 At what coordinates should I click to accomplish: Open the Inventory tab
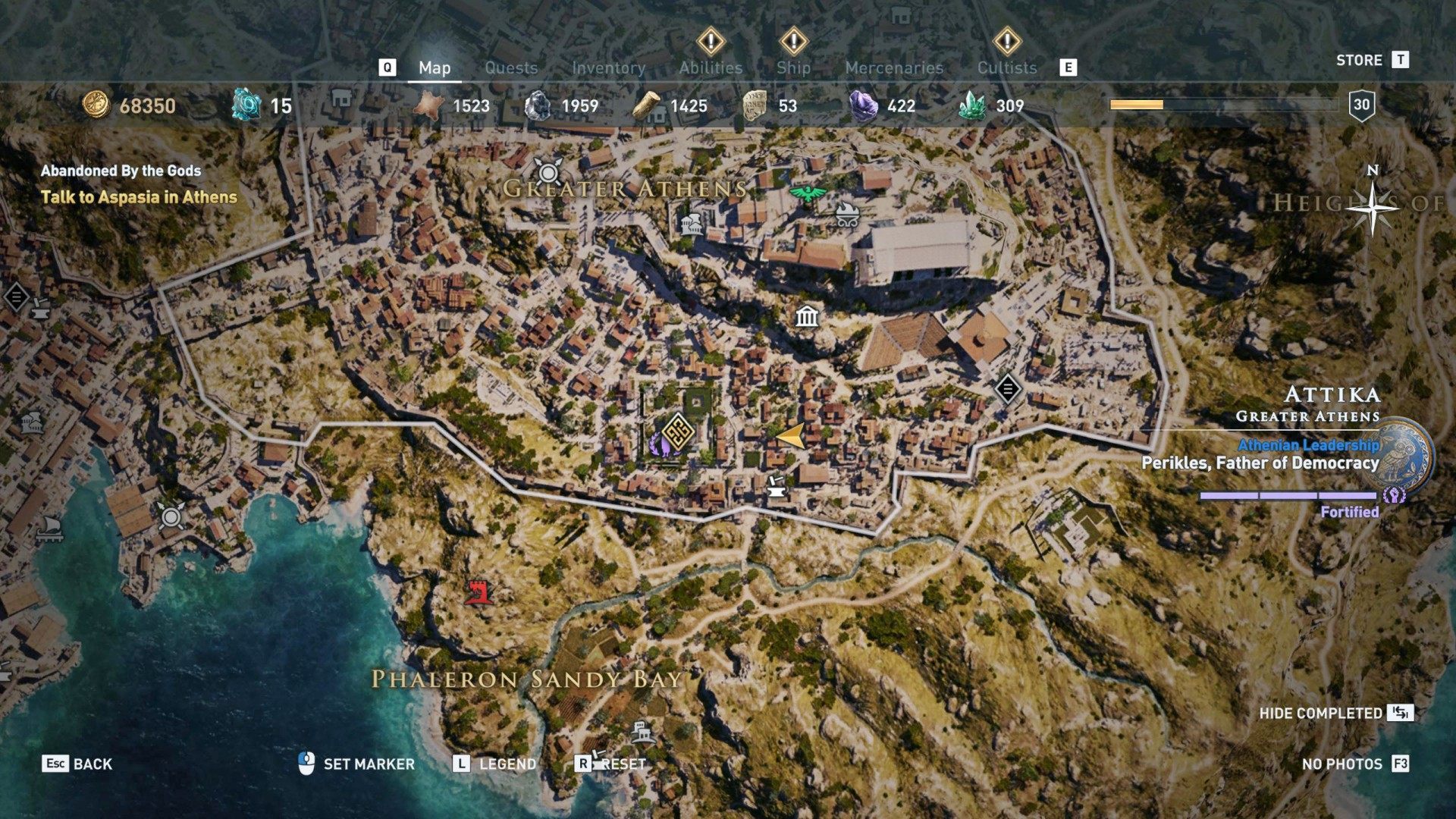(610, 67)
